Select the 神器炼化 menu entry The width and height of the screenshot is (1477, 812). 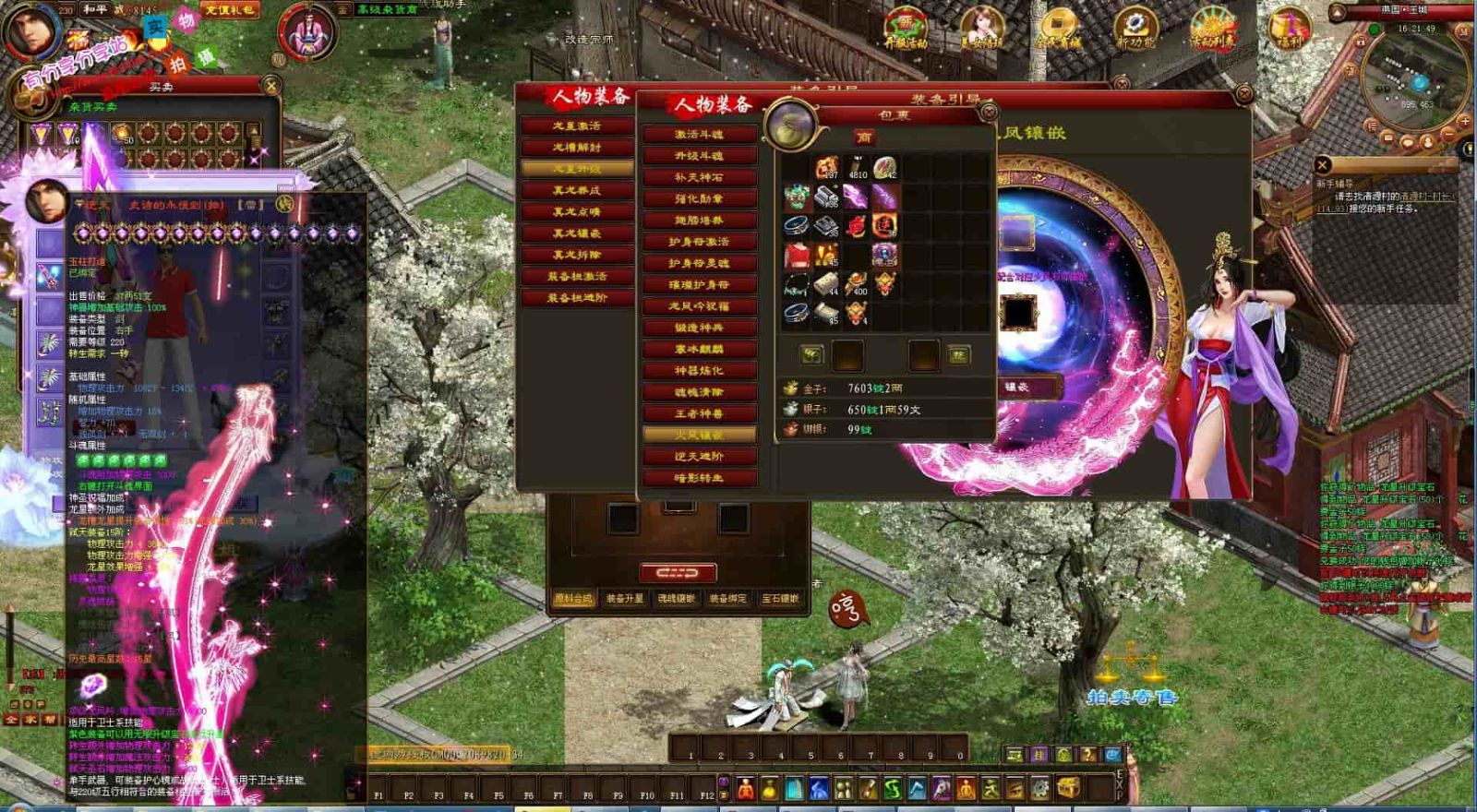(699, 371)
